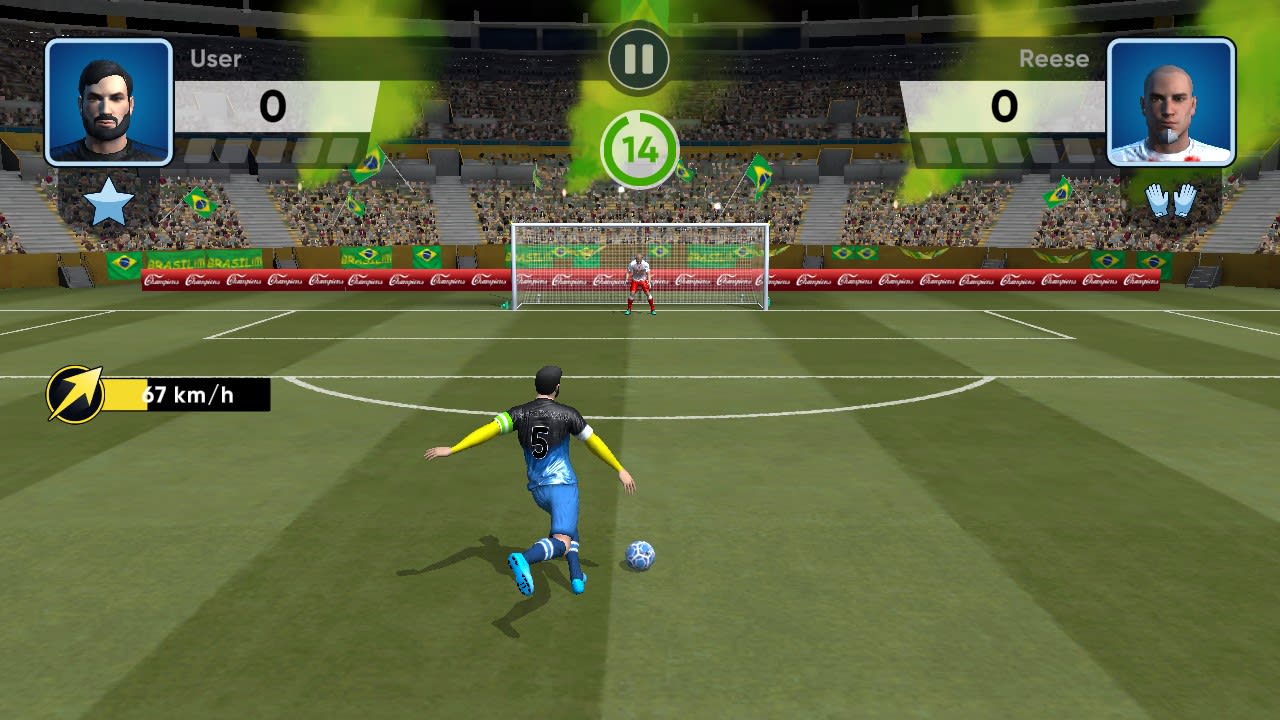
Task: Click the Reese opponent portrait
Action: [x=1172, y=101]
